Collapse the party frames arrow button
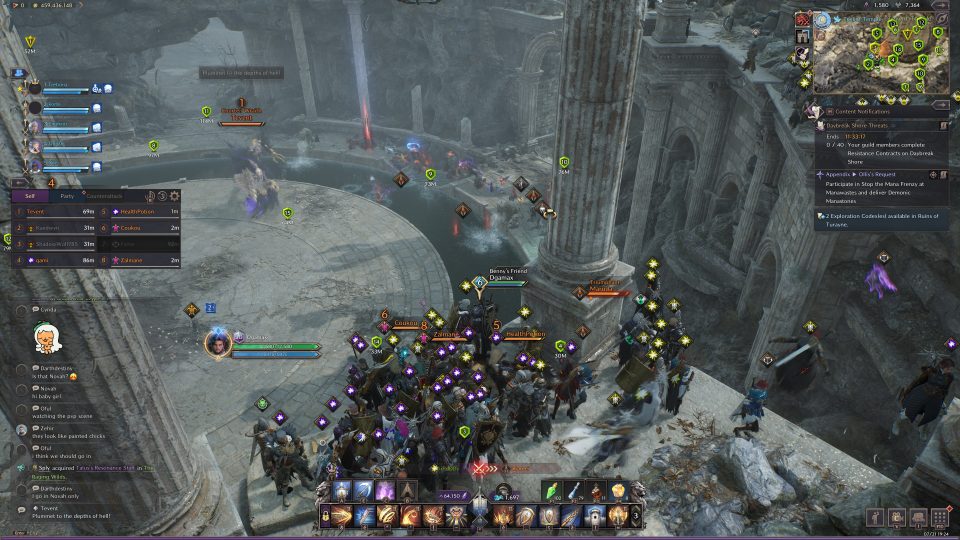960x540 pixels. [x=20, y=74]
